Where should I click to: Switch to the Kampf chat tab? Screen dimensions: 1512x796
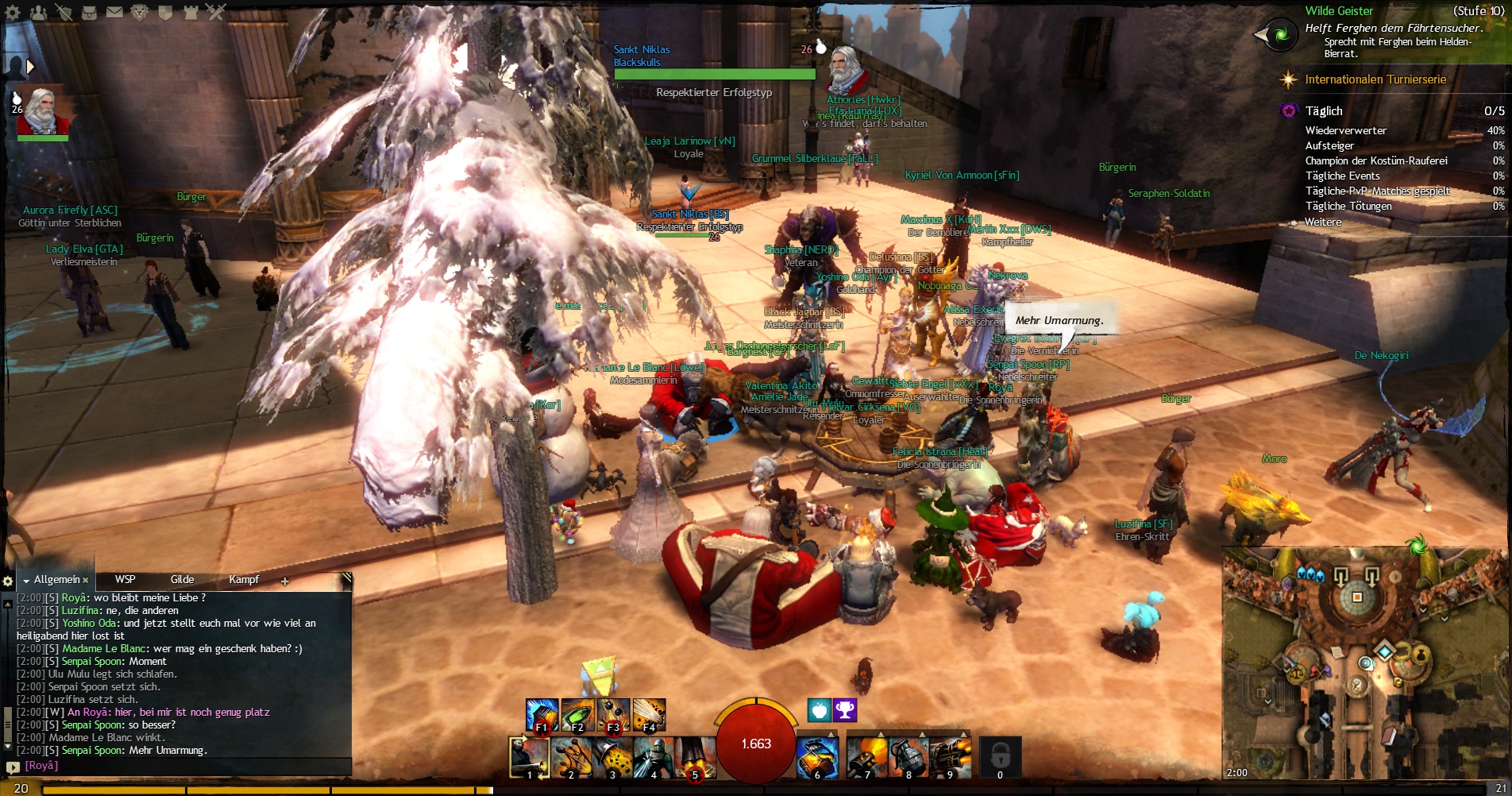point(244,580)
